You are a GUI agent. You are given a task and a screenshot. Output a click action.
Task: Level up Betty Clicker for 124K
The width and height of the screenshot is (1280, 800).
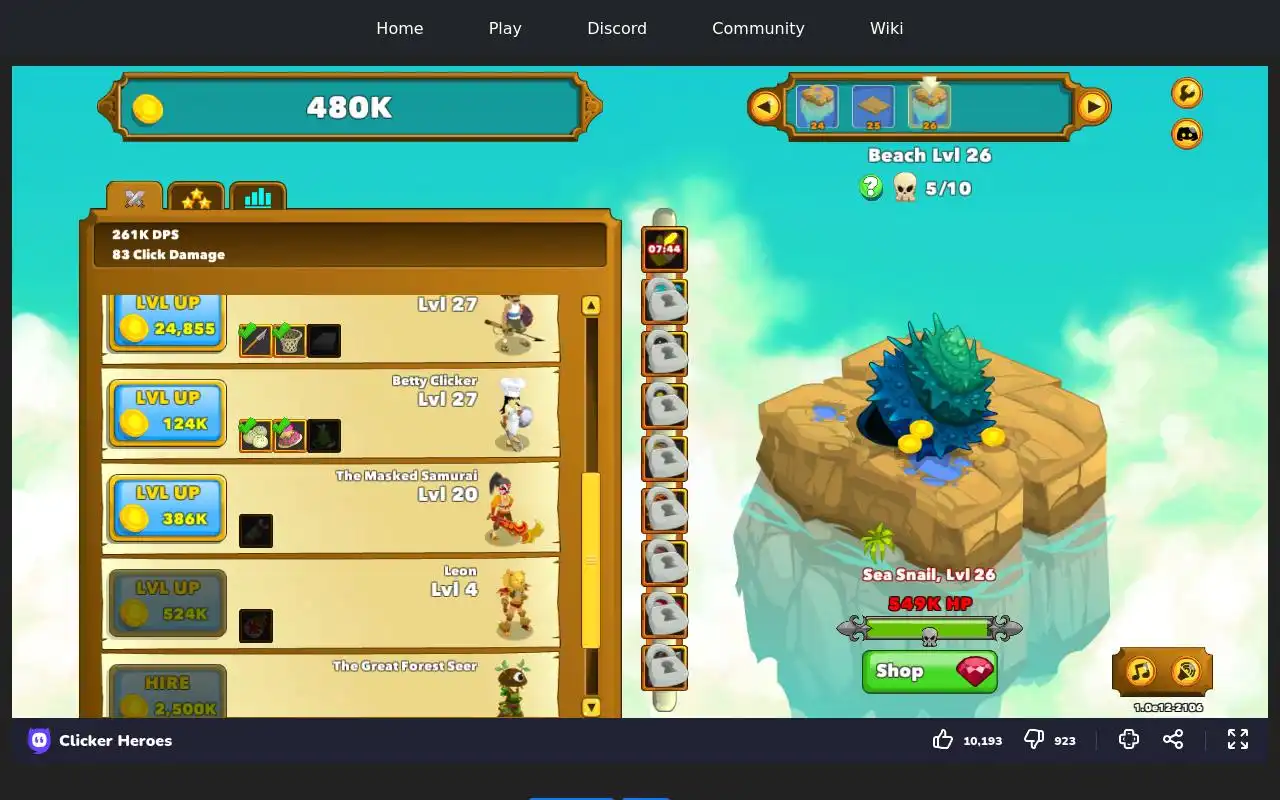pyautogui.click(x=166, y=412)
